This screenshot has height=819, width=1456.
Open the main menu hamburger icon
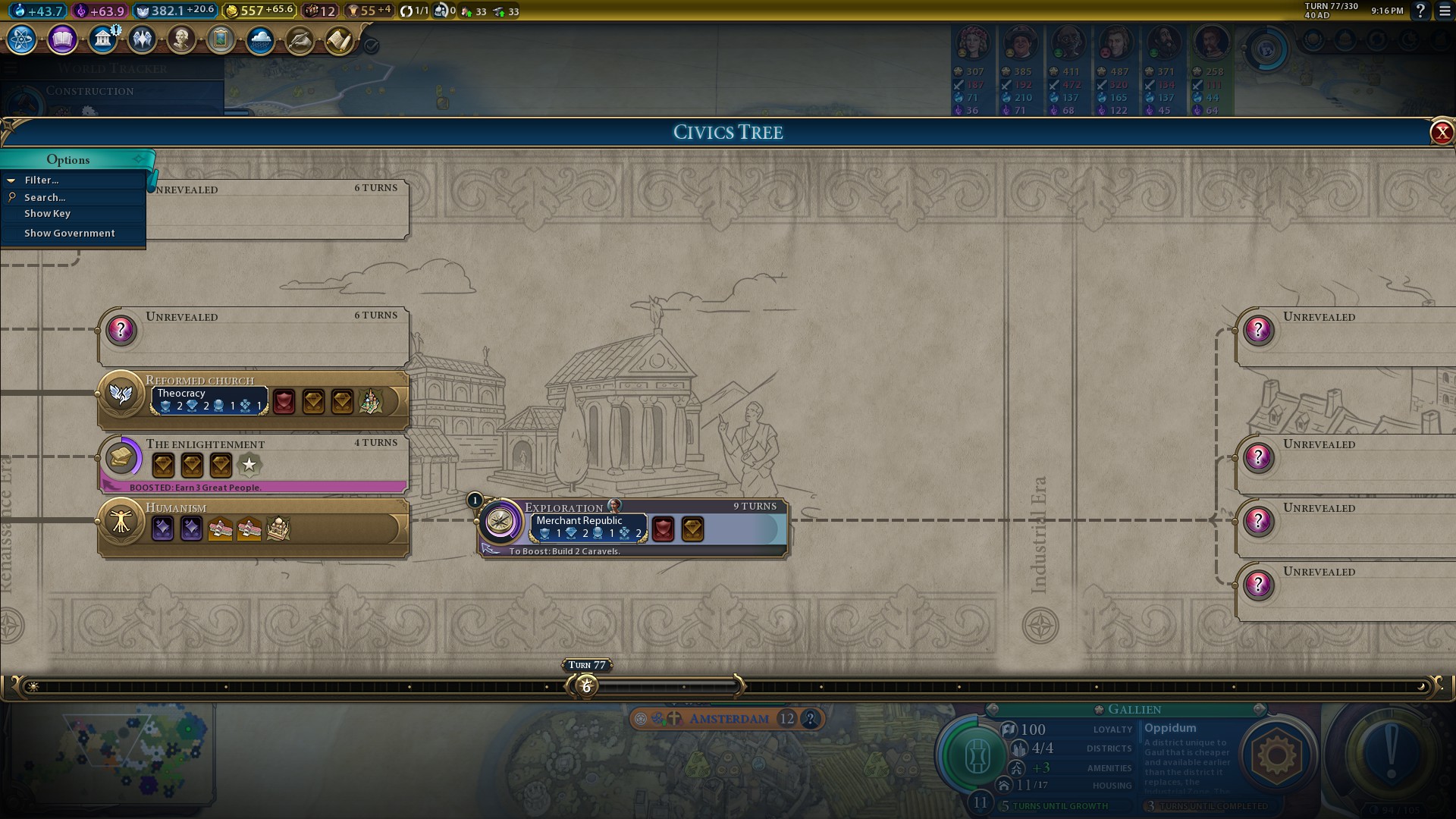point(1445,11)
